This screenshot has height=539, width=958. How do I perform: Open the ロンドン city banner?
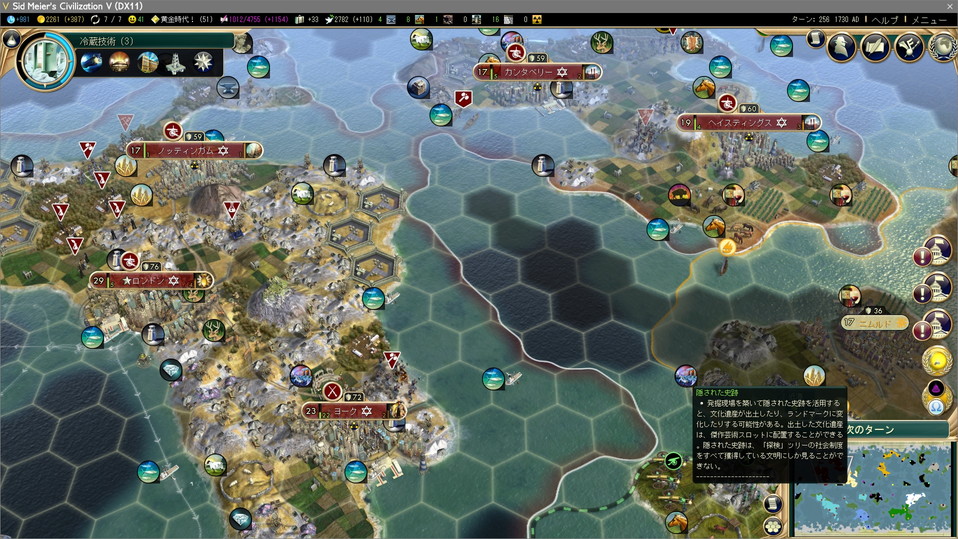tap(150, 281)
